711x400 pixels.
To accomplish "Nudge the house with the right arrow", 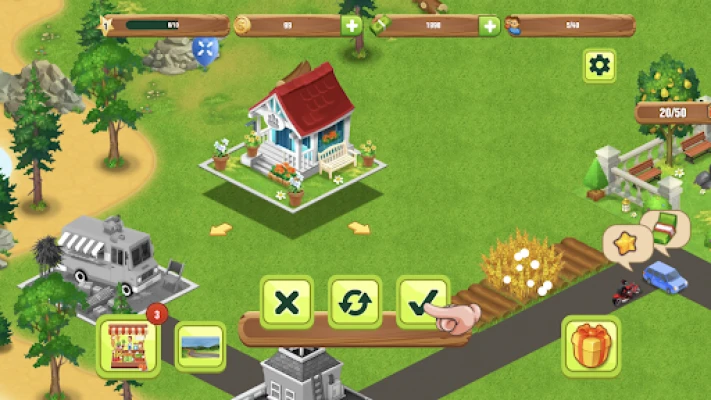I will (359, 228).
